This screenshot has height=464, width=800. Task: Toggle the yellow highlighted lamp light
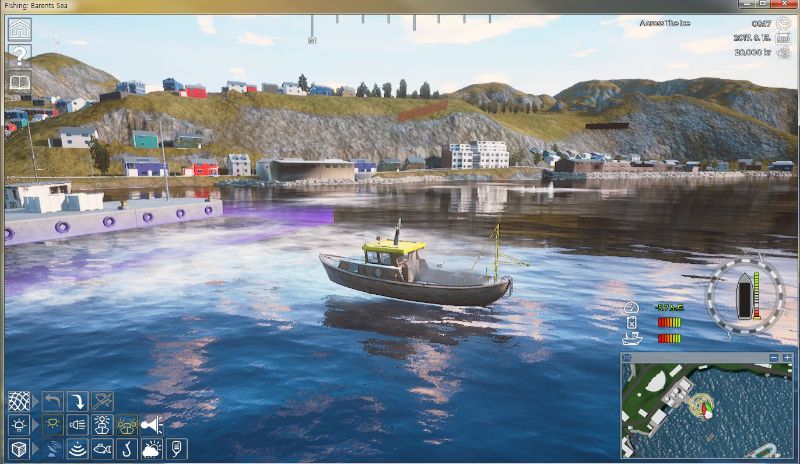coord(53,425)
